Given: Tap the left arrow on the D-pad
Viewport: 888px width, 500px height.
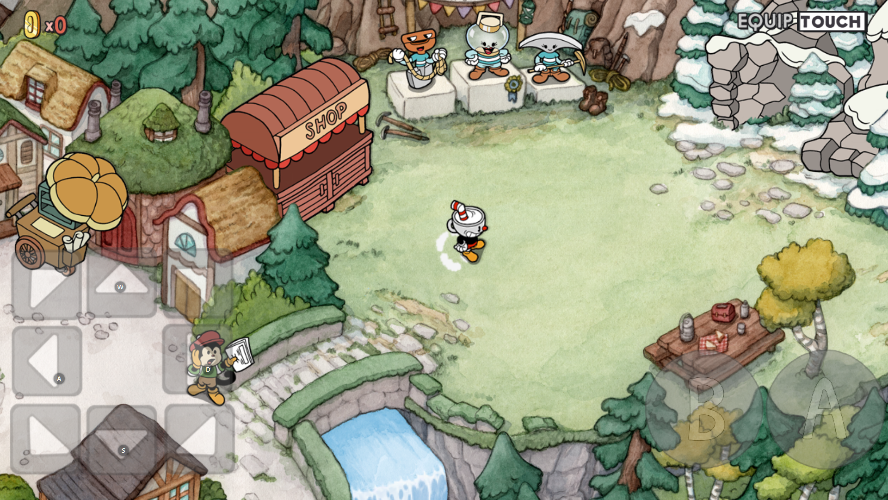Looking at the screenshot, I should pyautogui.click(x=46, y=360).
